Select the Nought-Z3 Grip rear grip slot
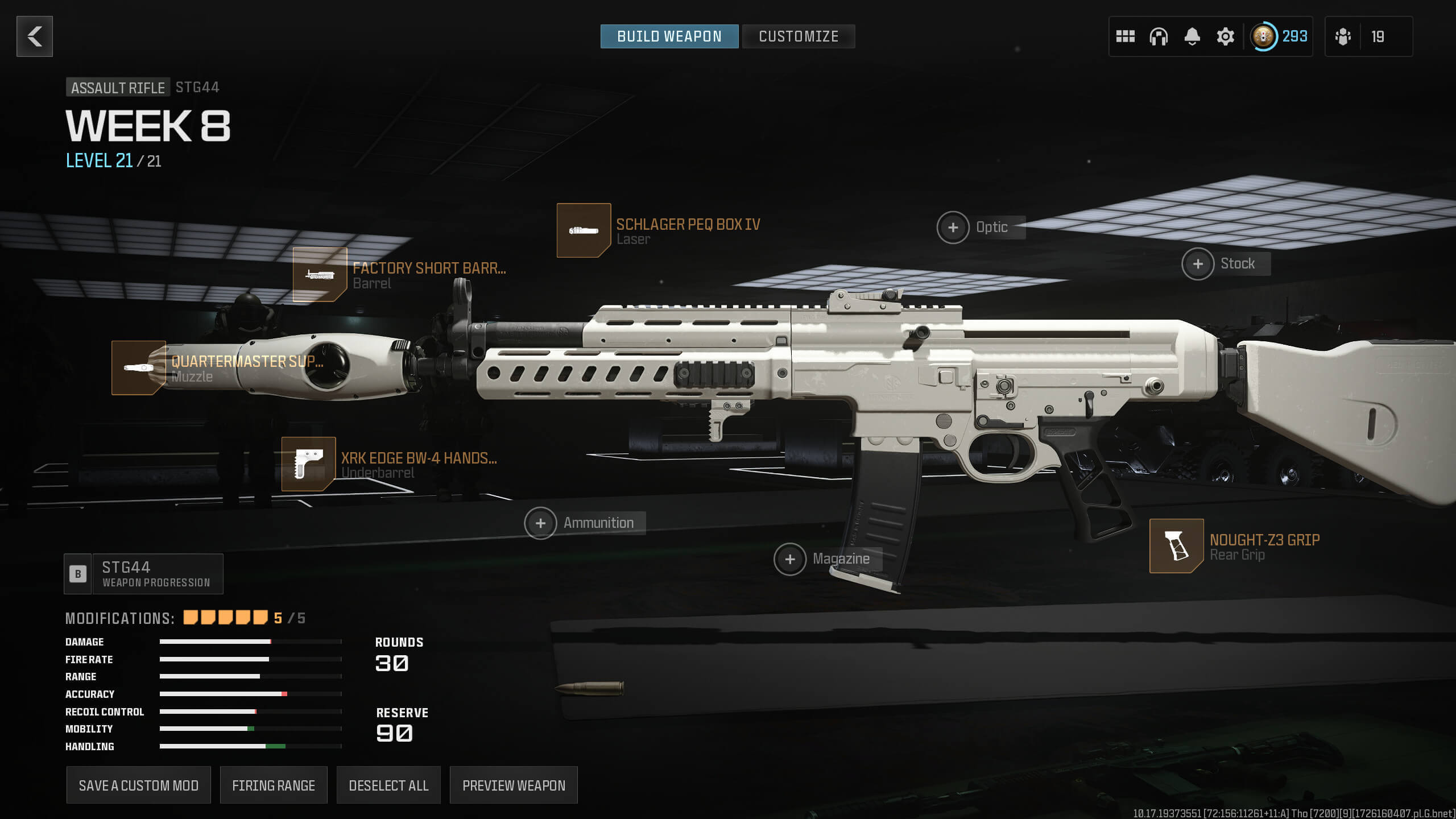 coord(1176,545)
